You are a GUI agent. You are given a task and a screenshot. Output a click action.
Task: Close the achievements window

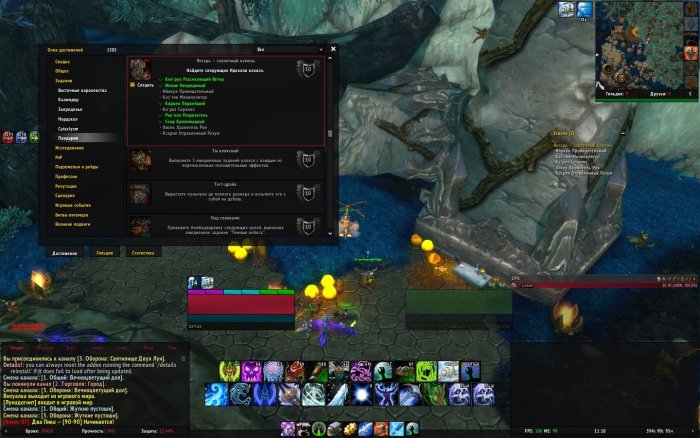[x=333, y=48]
